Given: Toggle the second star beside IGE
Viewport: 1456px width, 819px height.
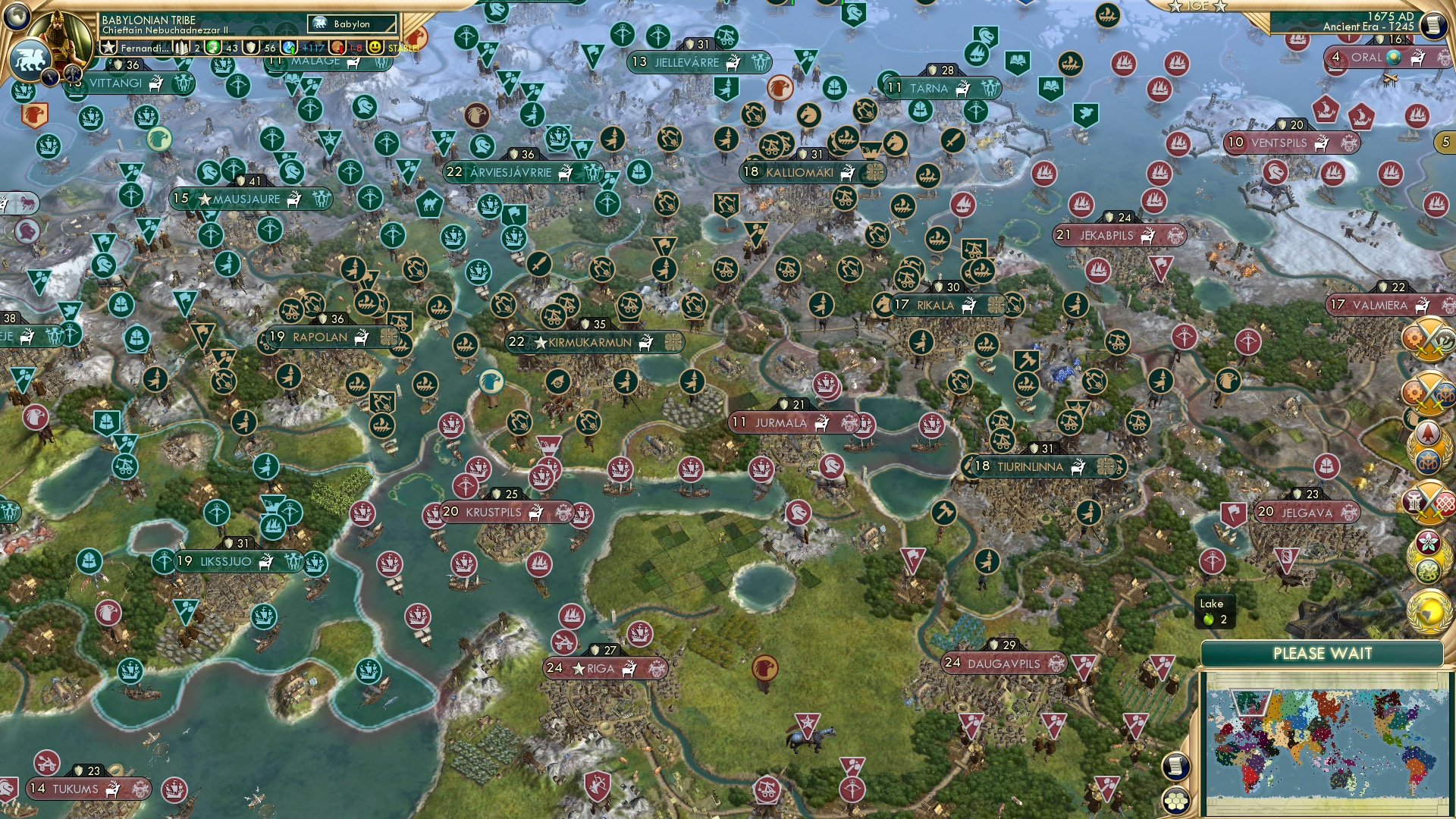Looking at the screenshot, I should 1219,6.
